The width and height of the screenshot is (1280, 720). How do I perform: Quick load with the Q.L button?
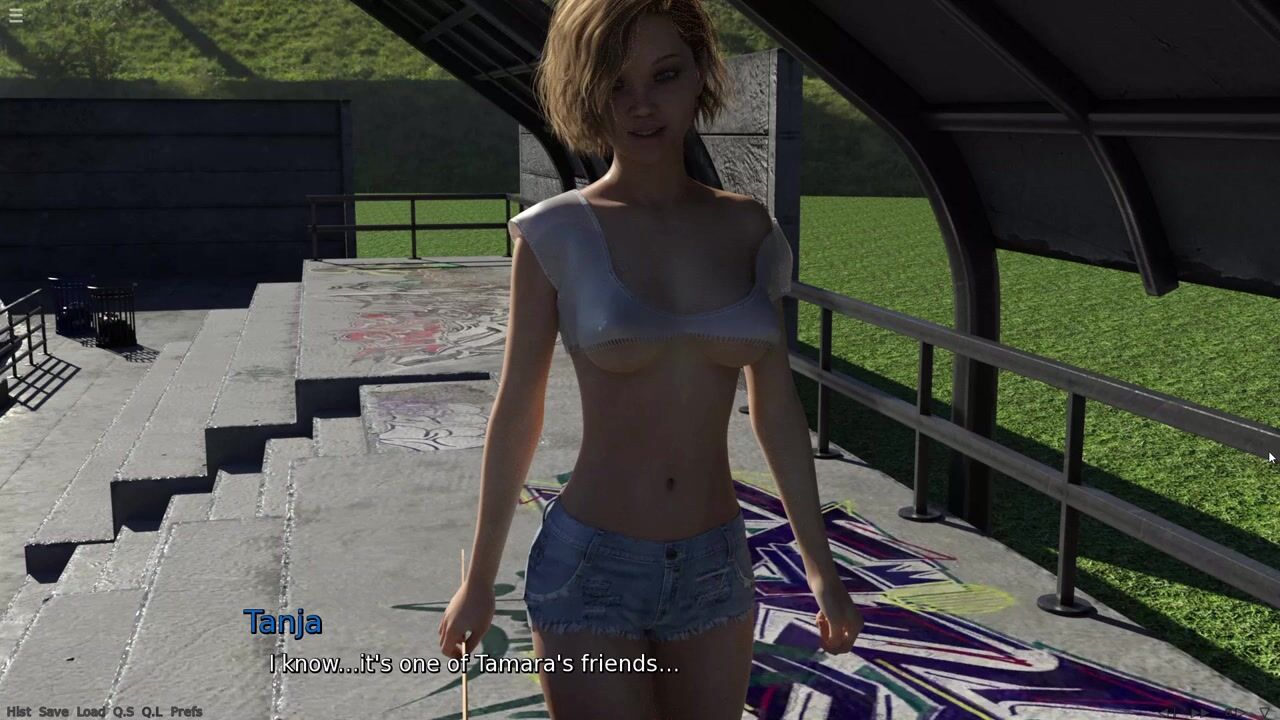point(152,712)
